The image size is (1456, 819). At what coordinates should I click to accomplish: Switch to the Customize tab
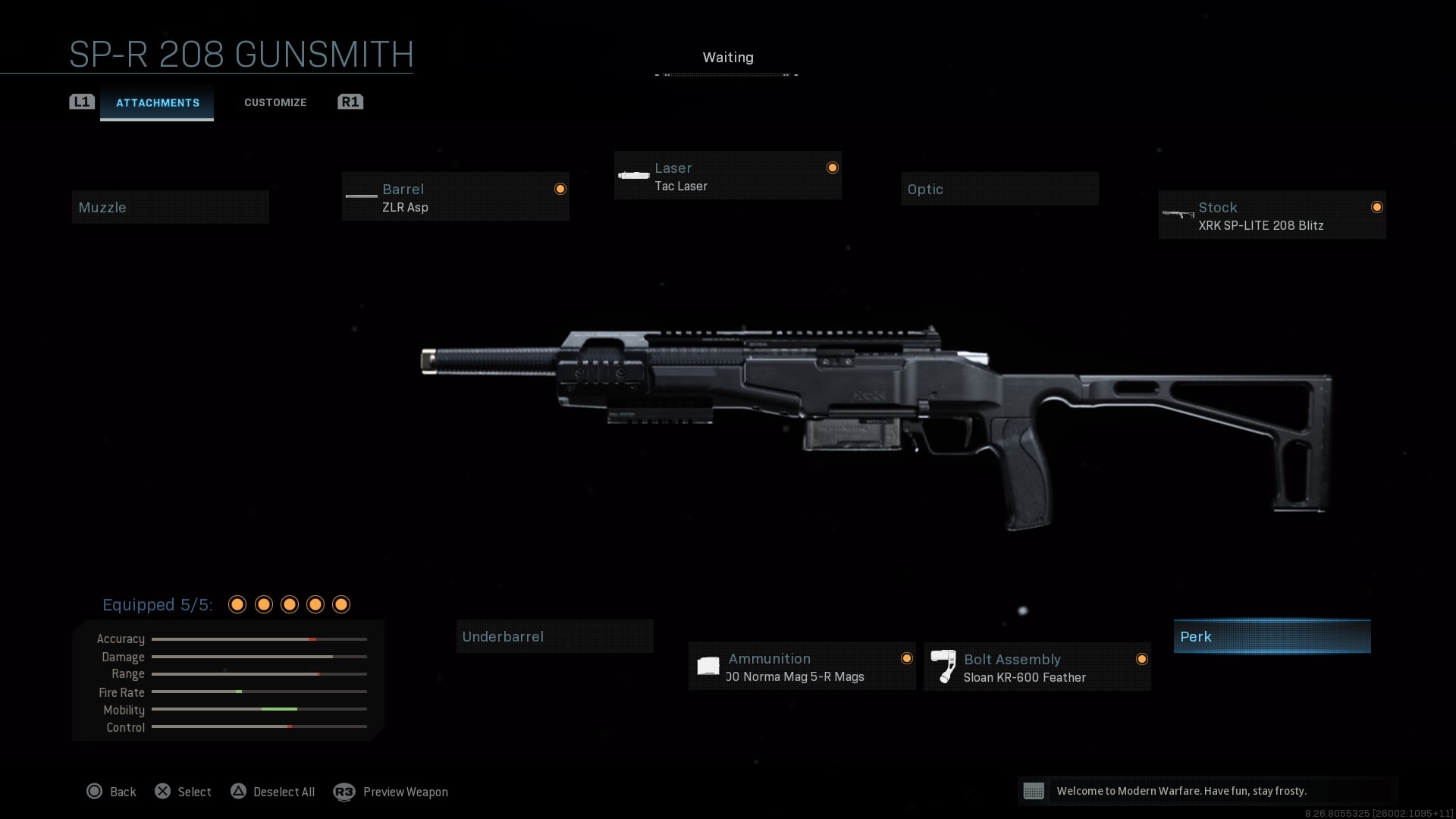275,102
